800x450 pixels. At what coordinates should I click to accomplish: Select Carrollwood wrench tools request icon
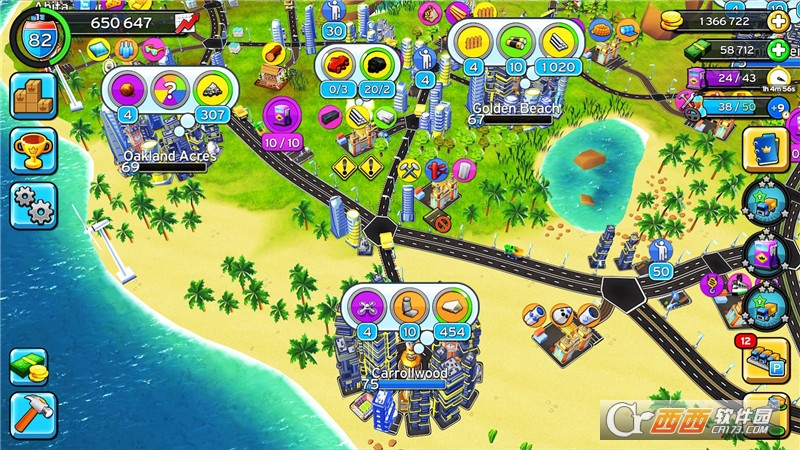[x=365, y=304]
